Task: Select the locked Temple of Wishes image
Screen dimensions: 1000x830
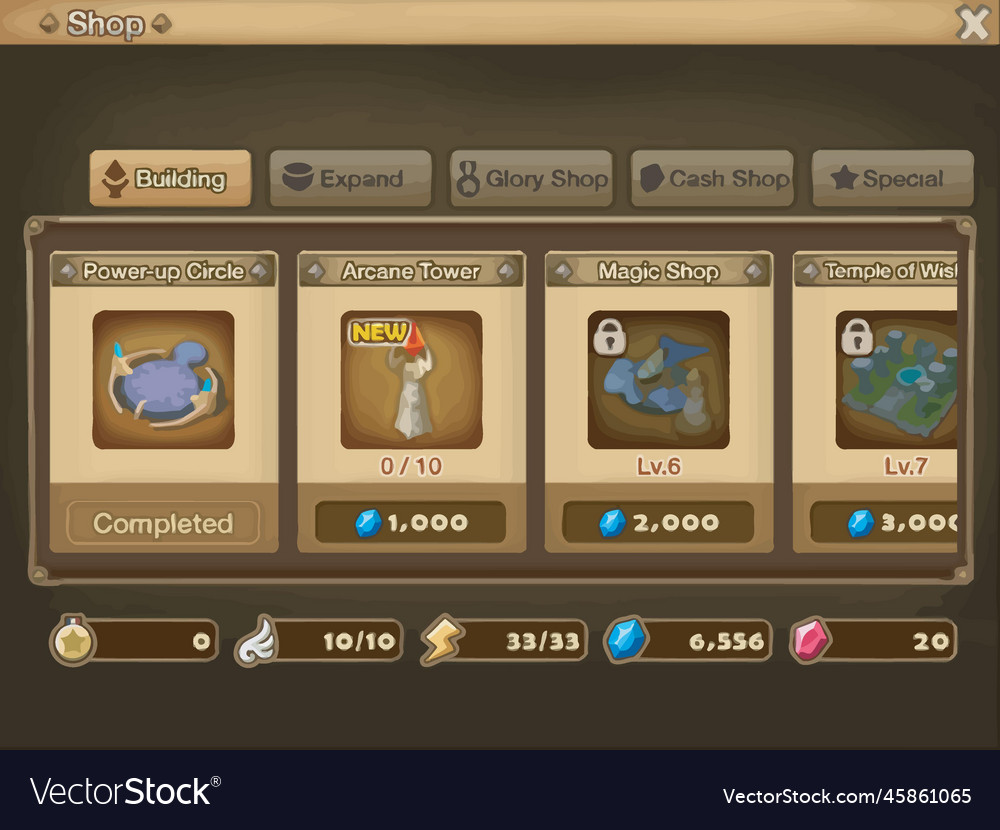Action: tap(896, 380)
